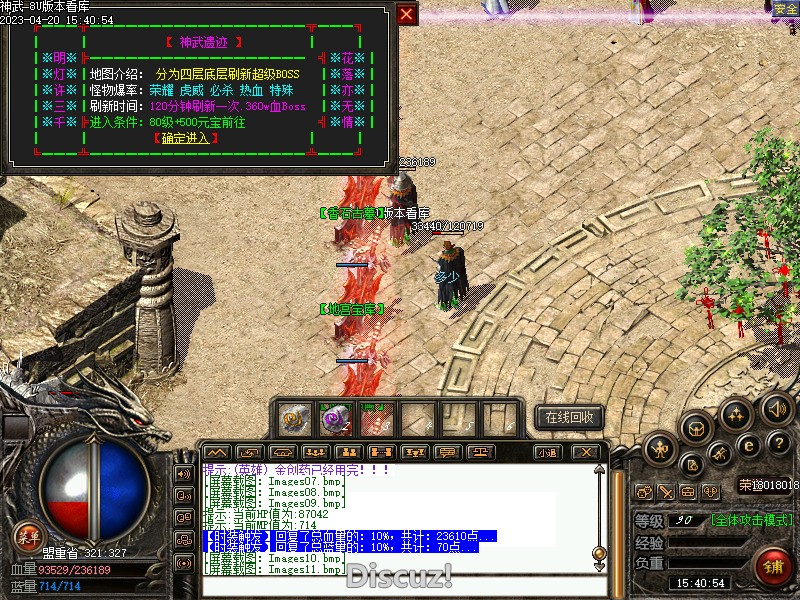Click the round 'e' browser icon
The width and height of the screenshot is (800, 600).
(x=748, y=446)
